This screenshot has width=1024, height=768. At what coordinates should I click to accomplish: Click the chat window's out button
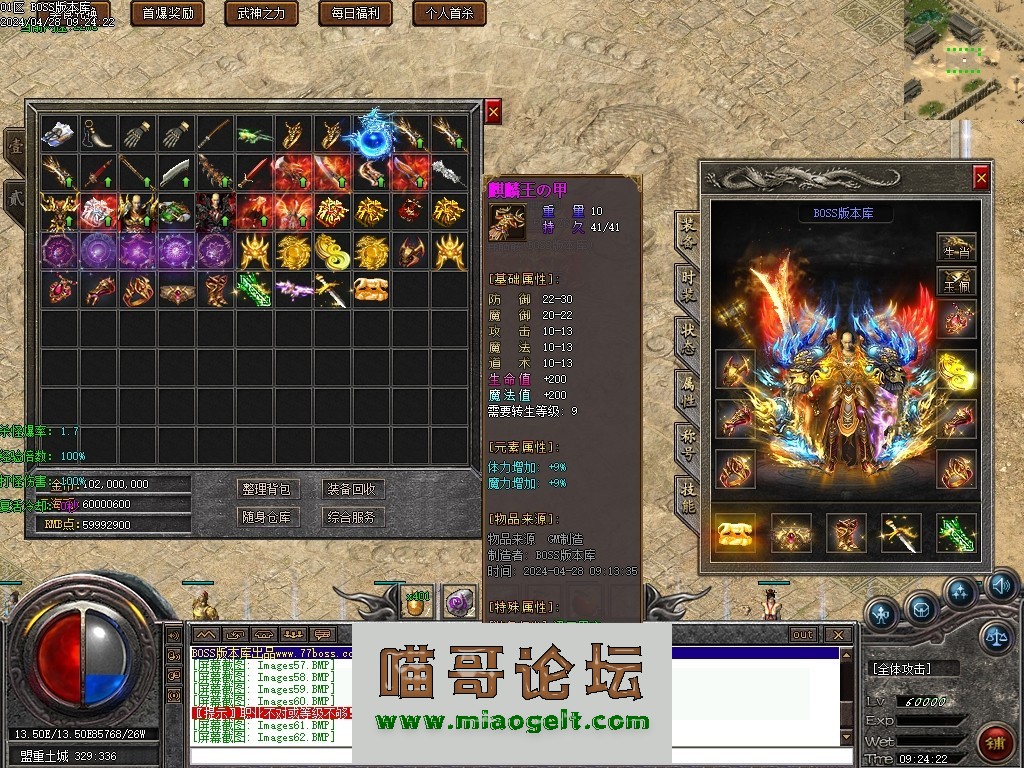[x=802, y=635]
